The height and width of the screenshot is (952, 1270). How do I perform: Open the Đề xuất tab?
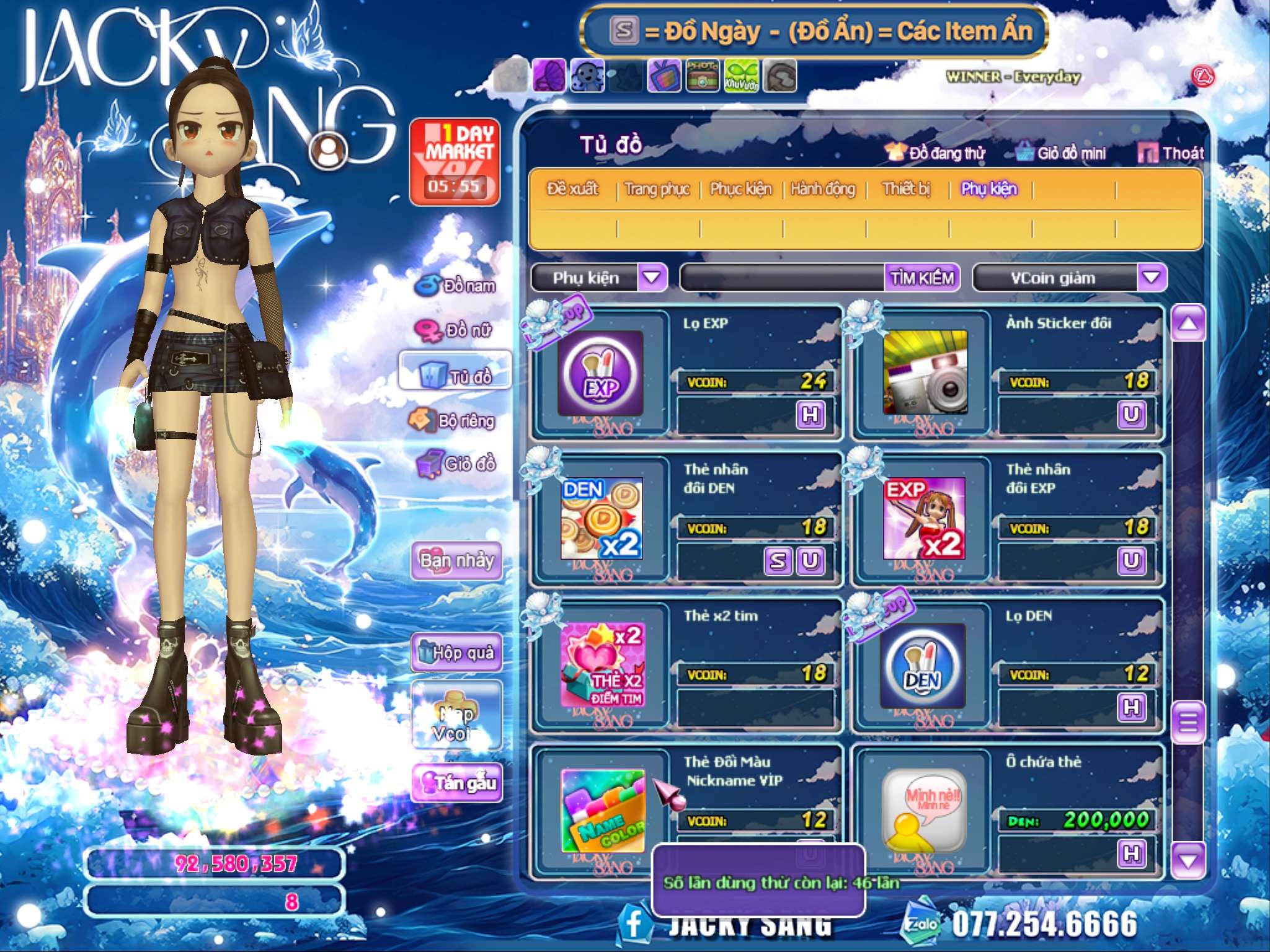[x=572, y=189]
